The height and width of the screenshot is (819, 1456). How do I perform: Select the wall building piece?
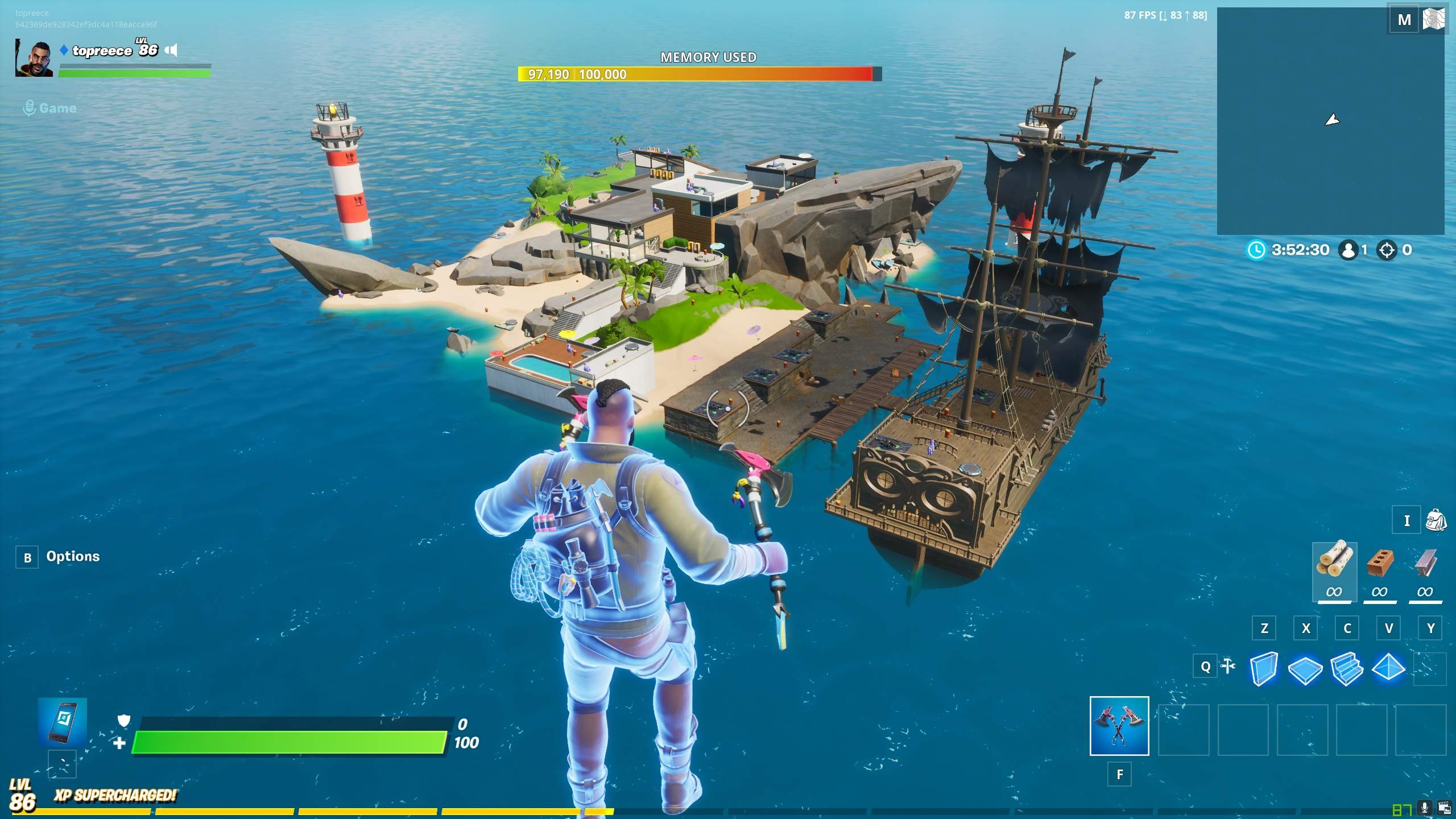pyautogui.click(x=1264, y=668)
